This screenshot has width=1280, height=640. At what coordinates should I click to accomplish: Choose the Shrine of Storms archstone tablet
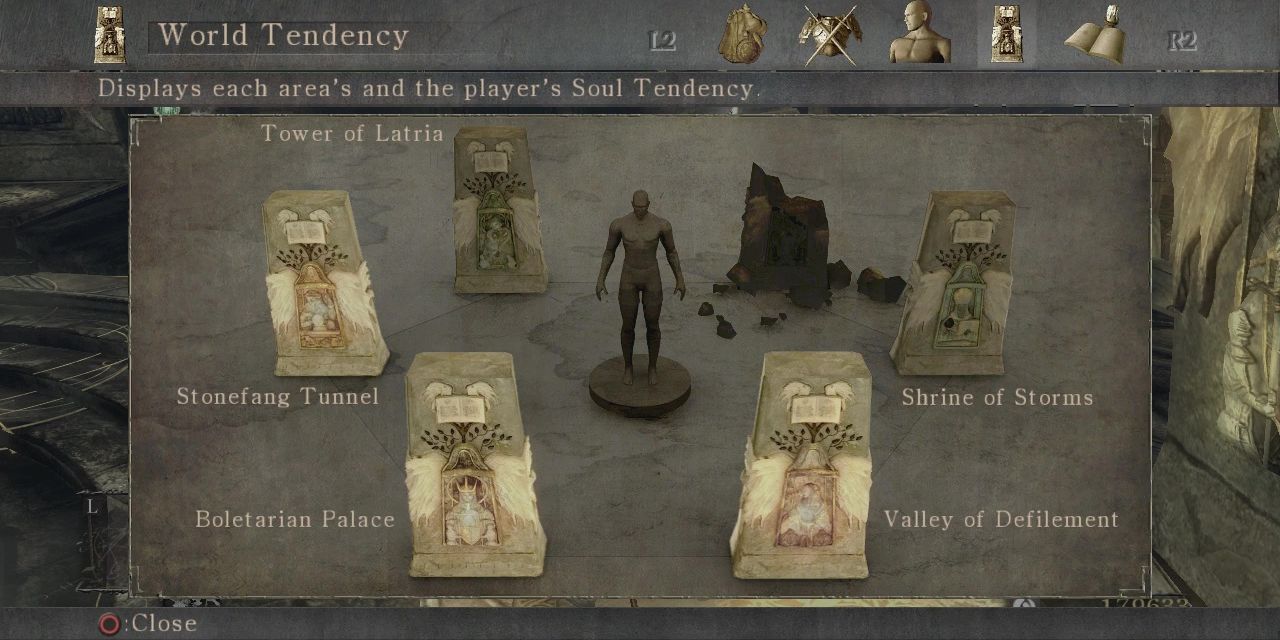point(955,285)
